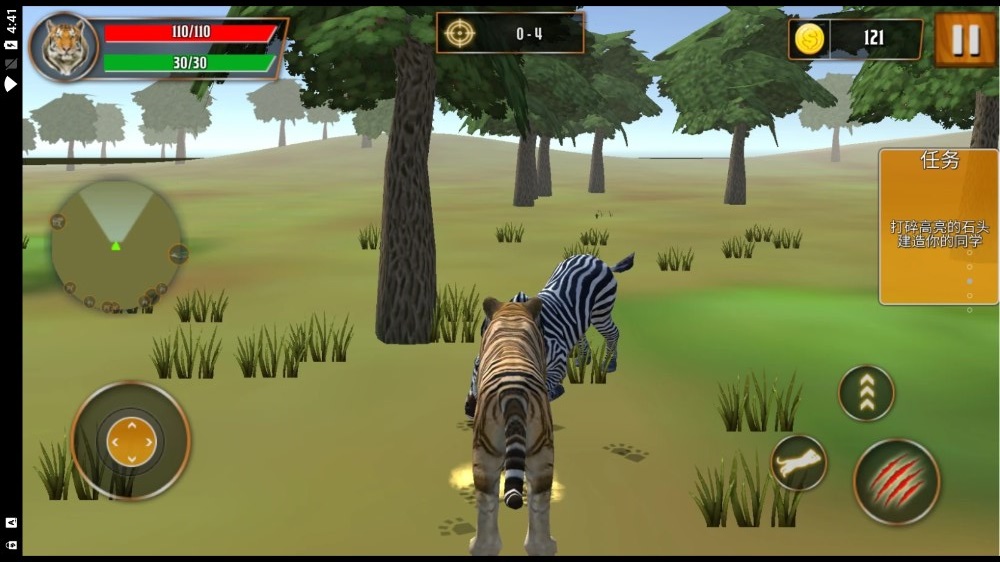Viewport: 1000px width, 562px height.
Task: Tap the red claw attack button
Action: click(x=896, y=481)
